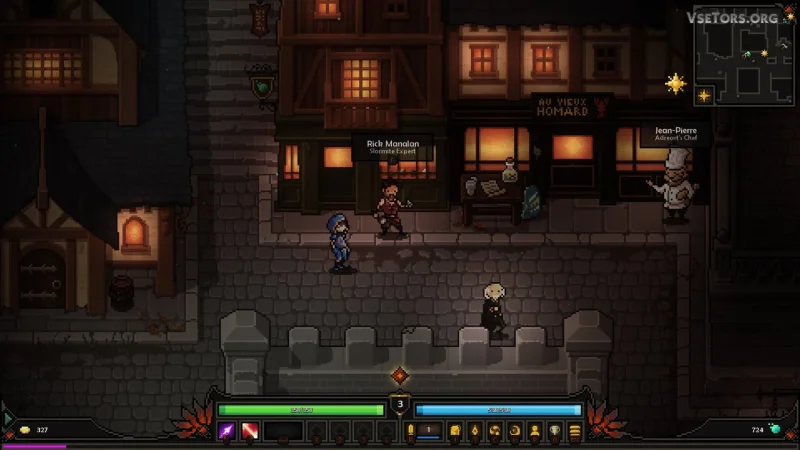Image resolution: width=800 pixels, height=450 pixels.
Task: Open the character silhouette menu icon
Action: (534, 430)
